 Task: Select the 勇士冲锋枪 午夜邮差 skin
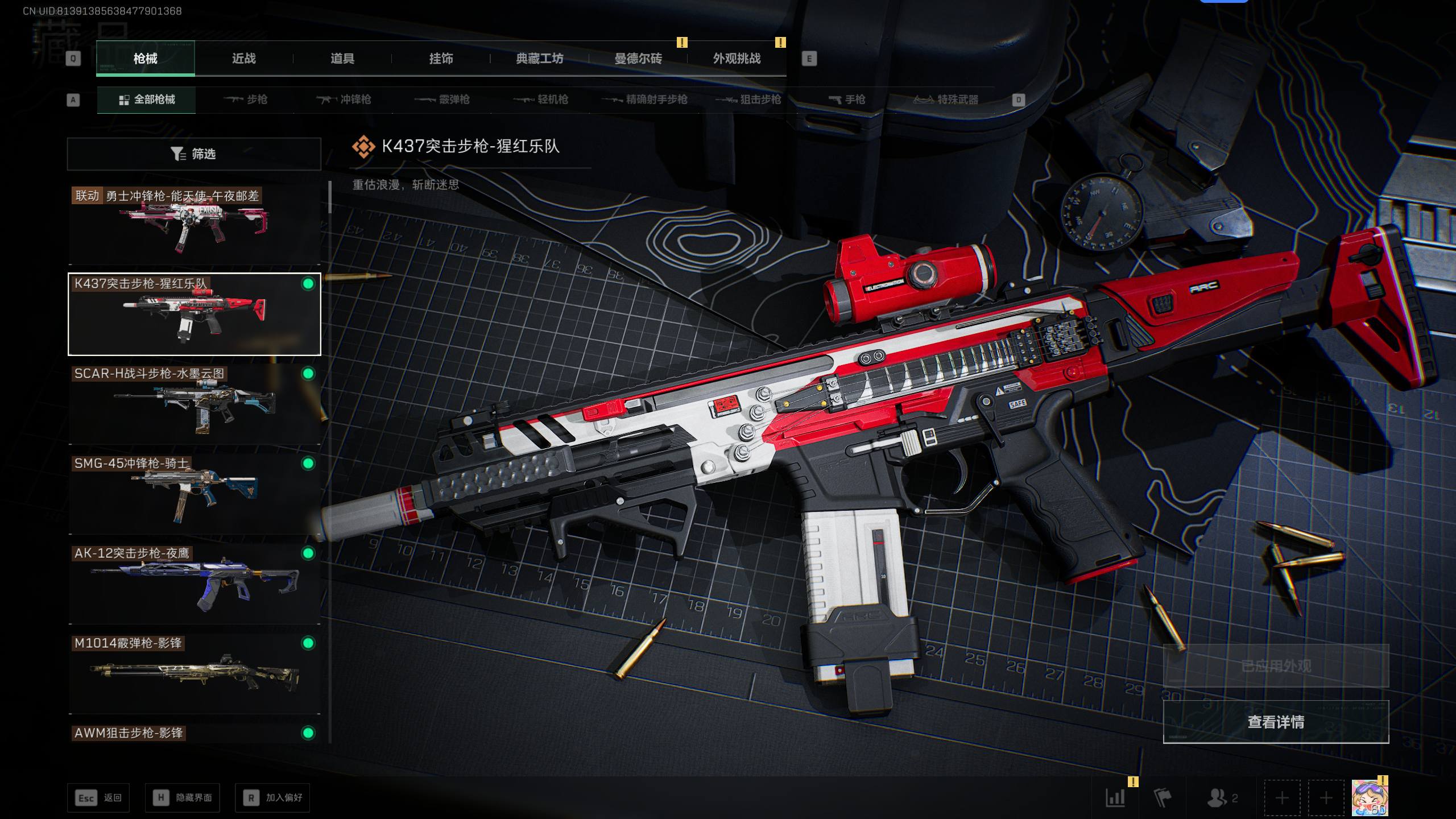pos(194,225)
